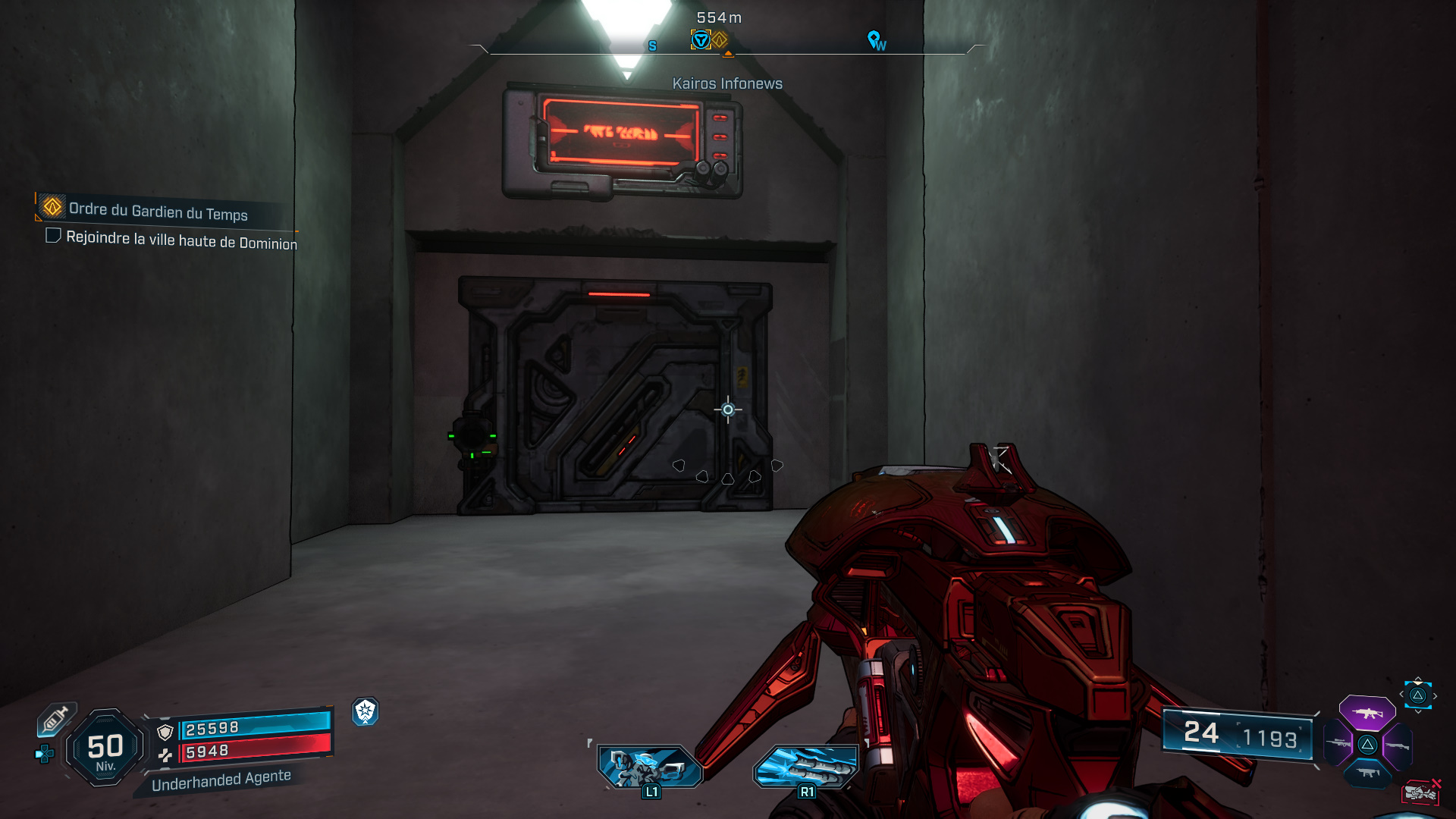This screenshot has width=1456, height=819.
Task: Toggle the d-pad indicator next to the level badge
Action: [43, 754]
